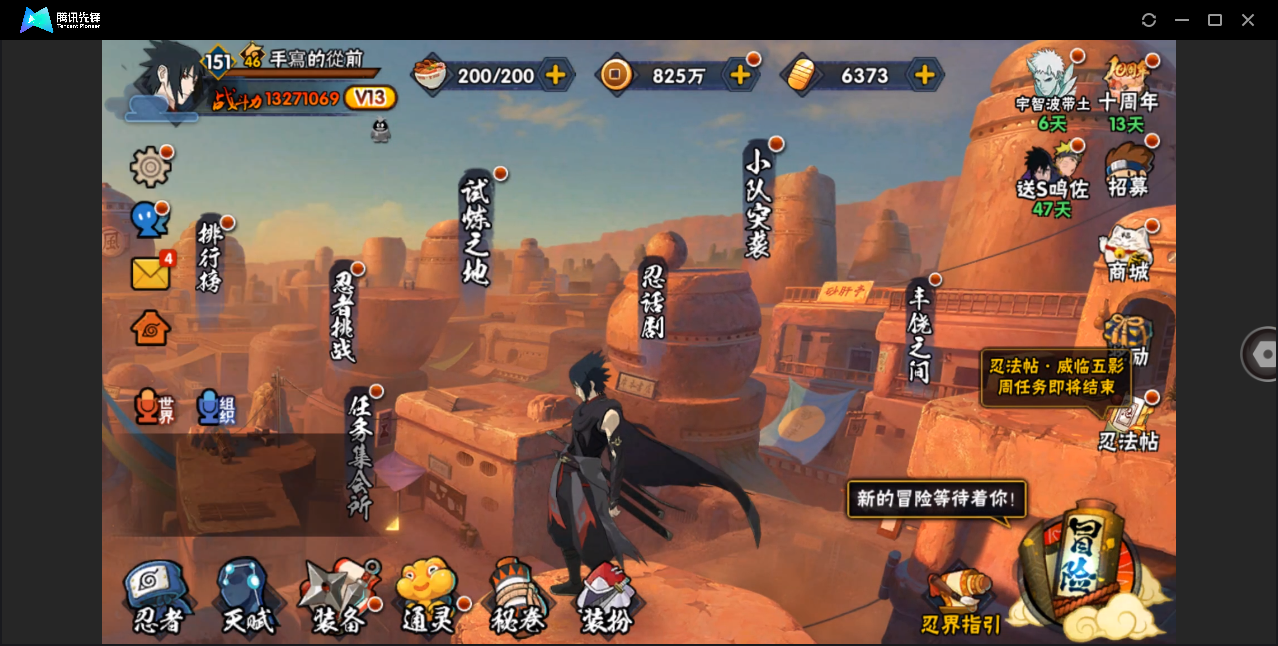Open the 商城 shop
Viewport: 1278px width, 646px height.
point(1128,252)
